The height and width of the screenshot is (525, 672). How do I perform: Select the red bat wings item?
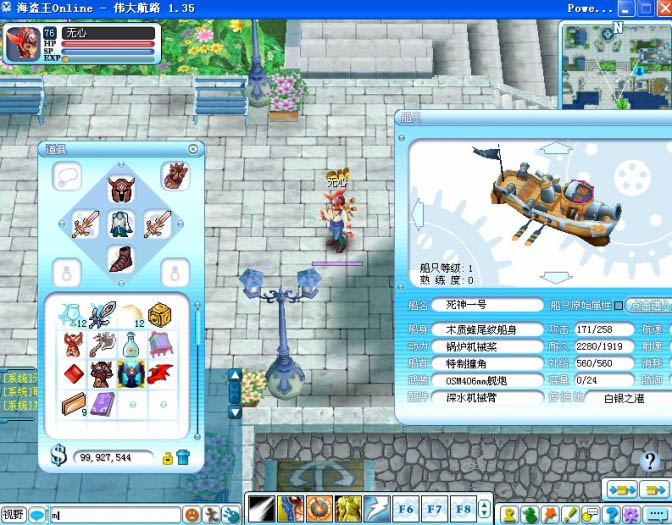click(160, 374)
